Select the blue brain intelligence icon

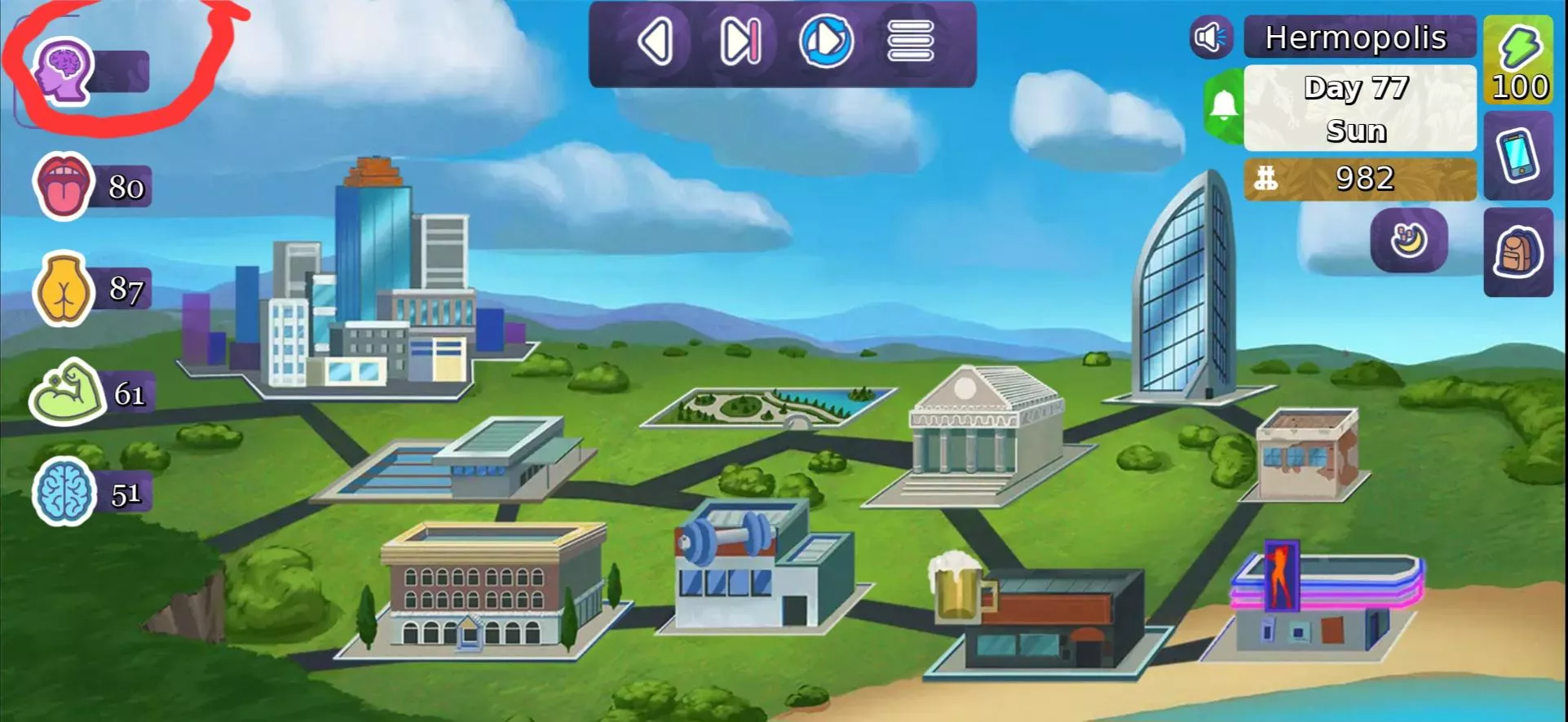click(64, 492)
